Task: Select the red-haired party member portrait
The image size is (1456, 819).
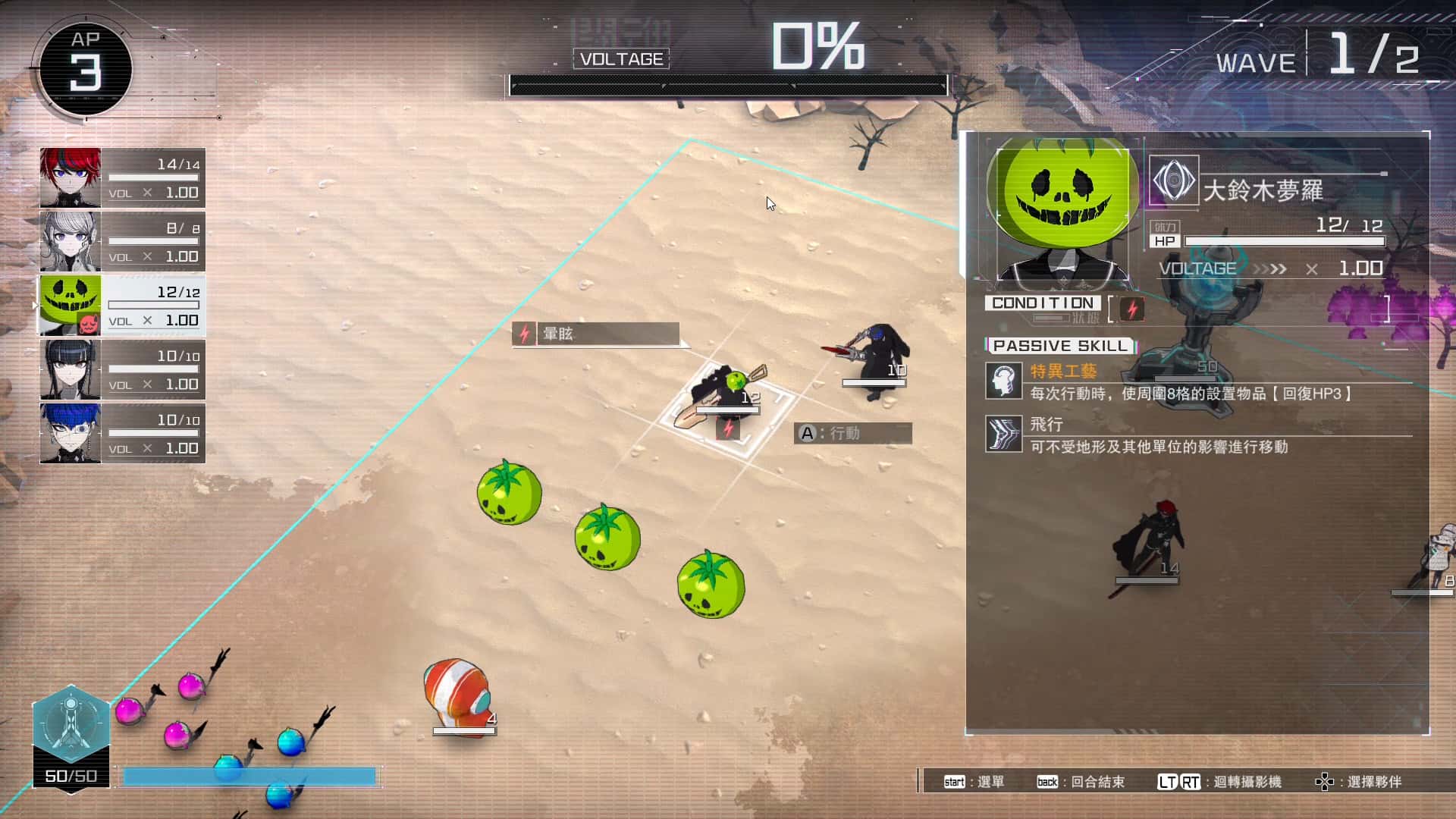Action: pyautogui.click(x=71, y=178)
